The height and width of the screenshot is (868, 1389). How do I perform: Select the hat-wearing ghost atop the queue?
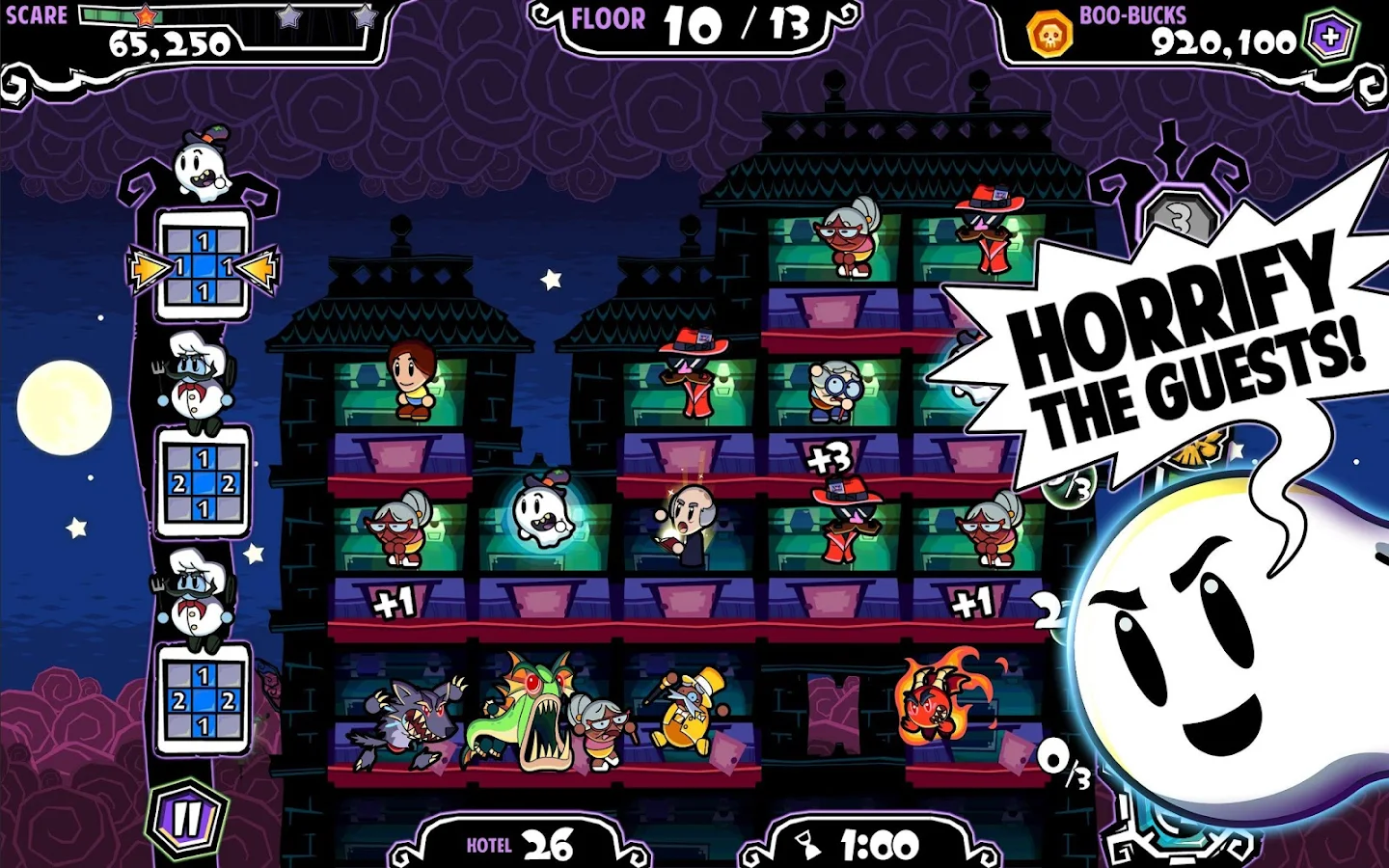pyautogui.click(x=202, y=164)
